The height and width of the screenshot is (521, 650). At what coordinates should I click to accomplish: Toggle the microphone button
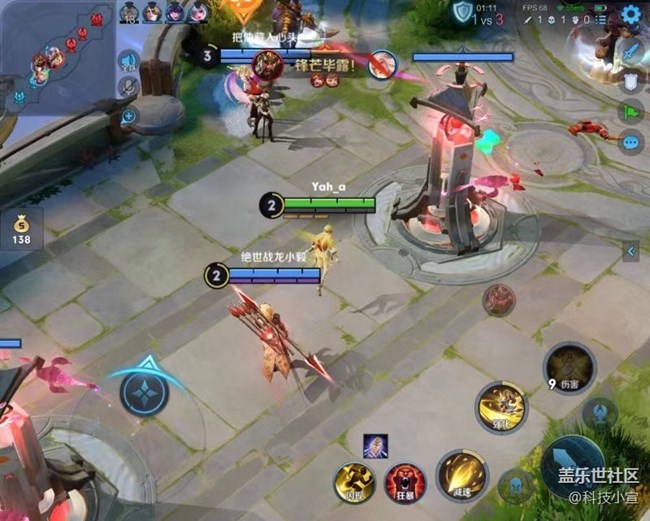click(x=128, y=88)
